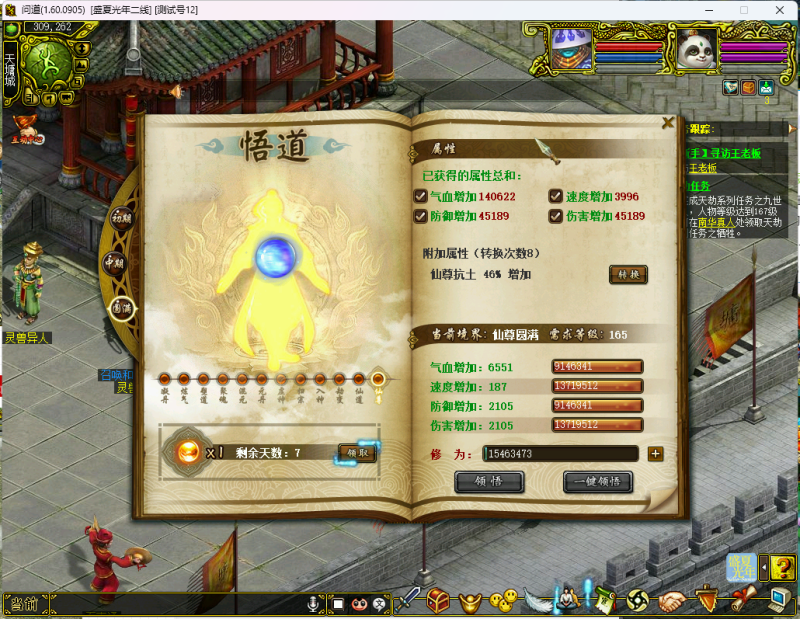Screen dimensions: 800x619
Task: Close the 悟道 book panel
Action: 668,124
